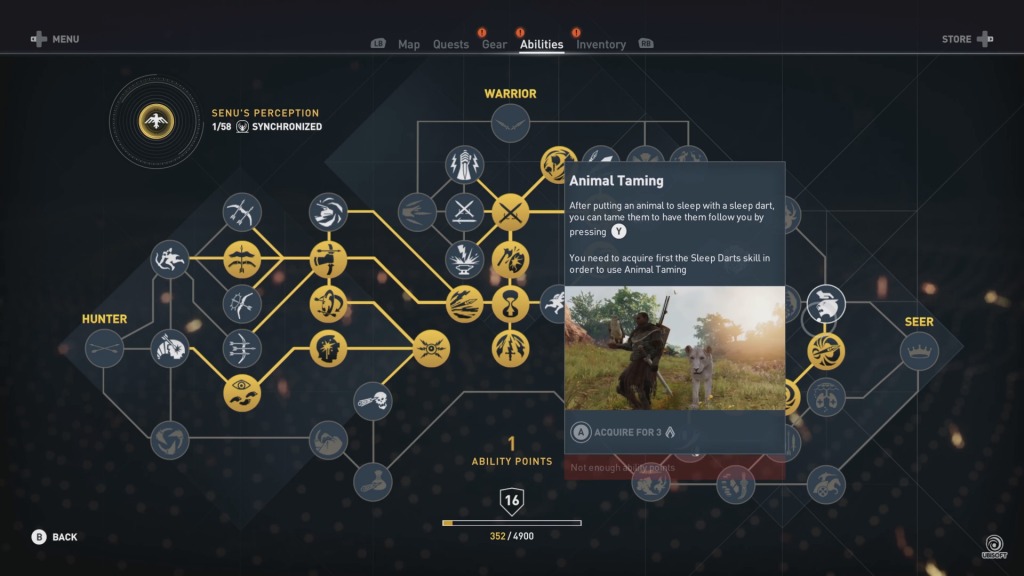This screenshot has height=576, width=1024.
Task: Switch to the Map tab
Action: (x=409, y=44)
